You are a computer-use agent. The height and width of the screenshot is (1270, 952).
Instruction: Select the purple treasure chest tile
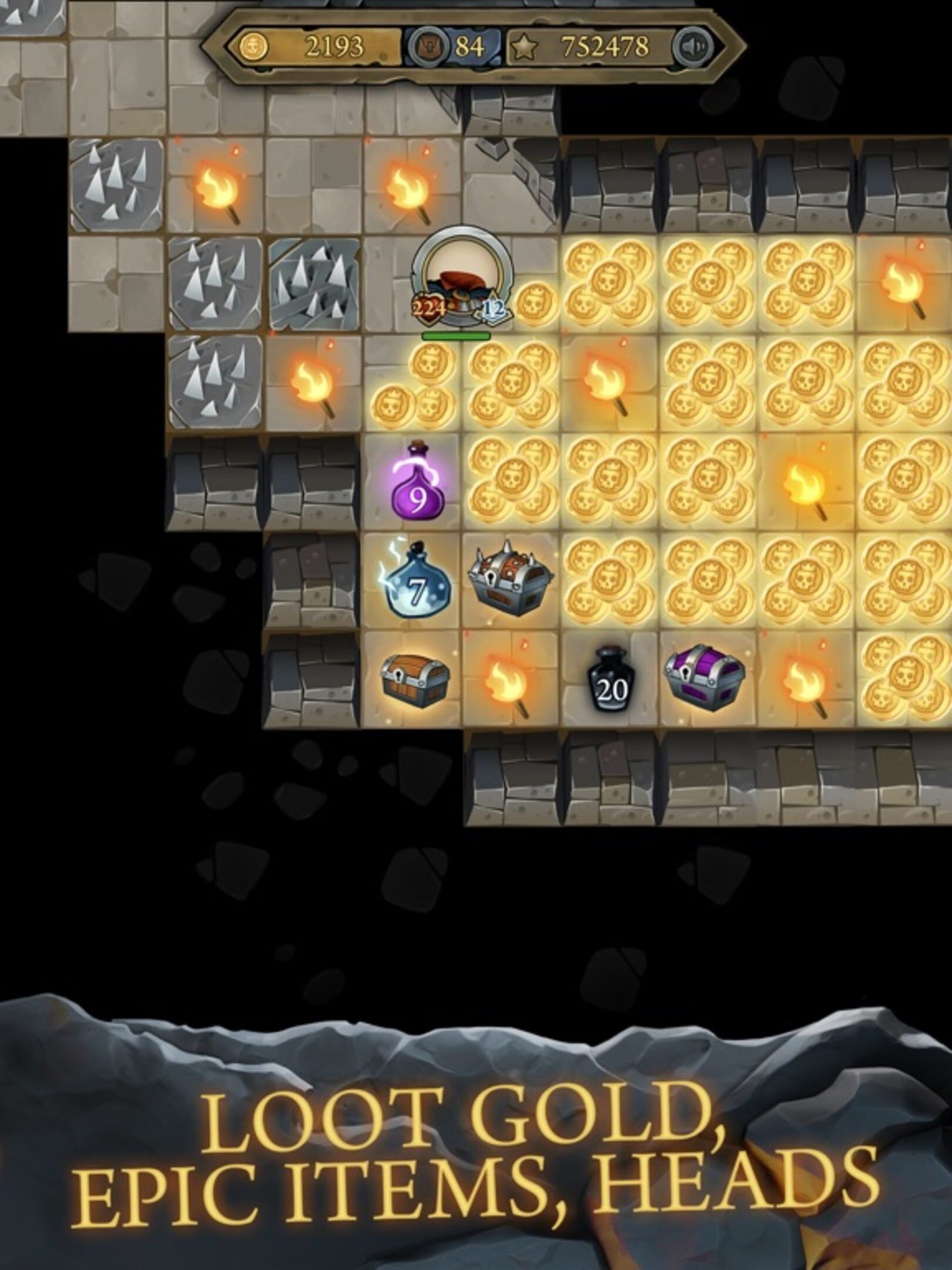[x=705, y=680]
